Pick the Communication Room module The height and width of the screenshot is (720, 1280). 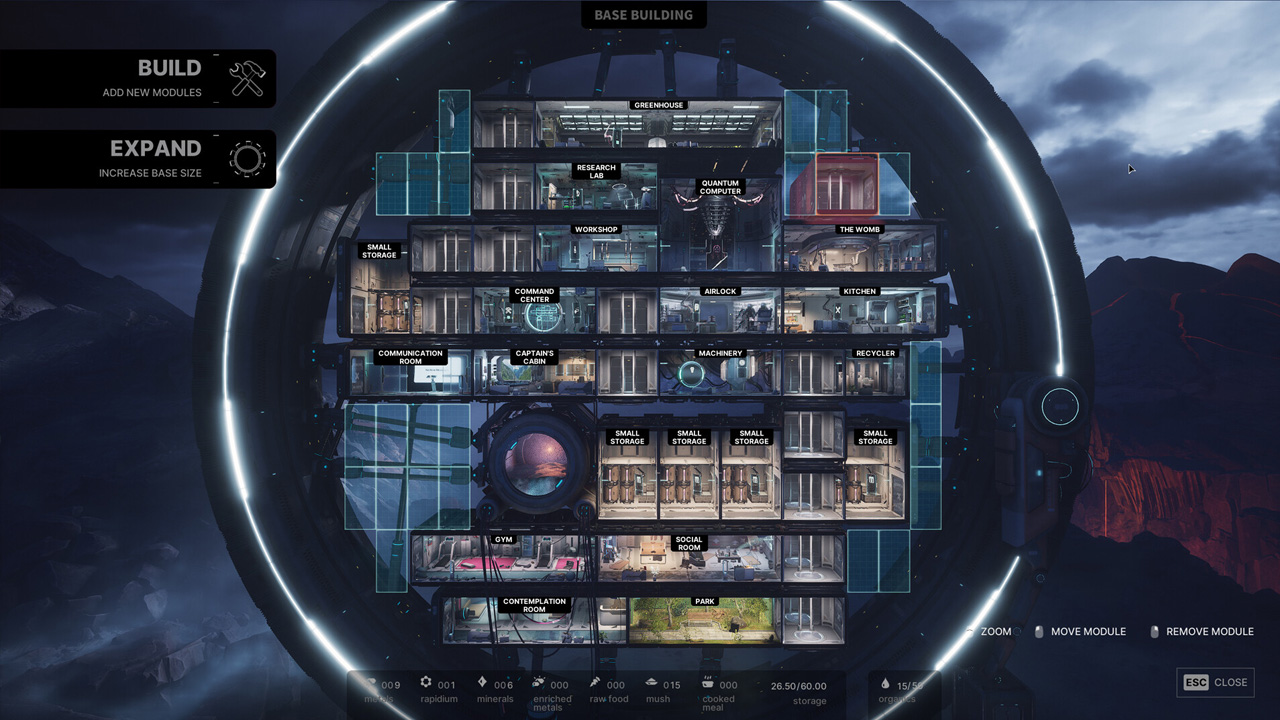pyautogui.click(x=411, y=373)
